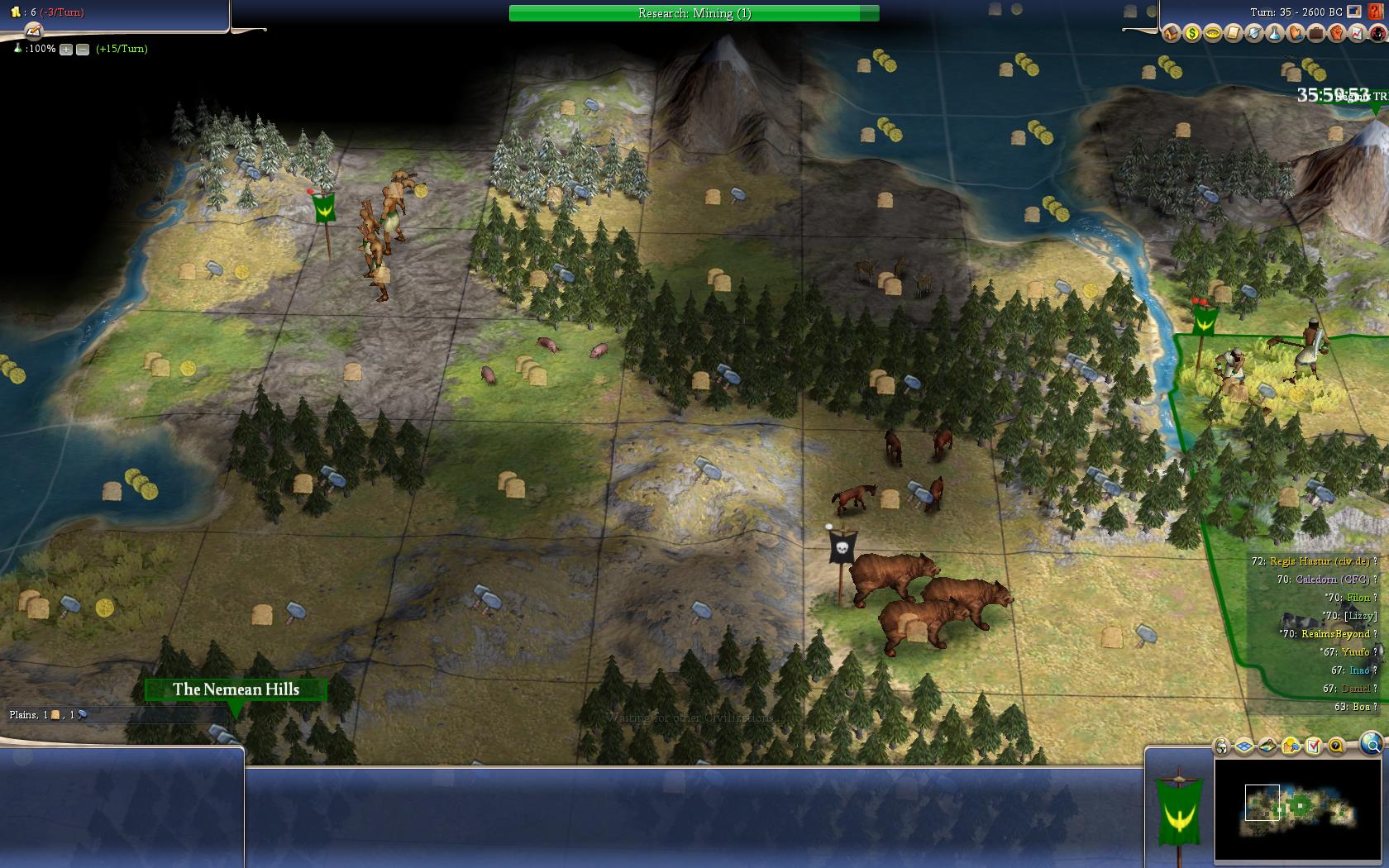This screenshot has width=1389, height=868.
Task: Open the Foreign Advisor briefcase icon
Action: [1315, 33]
